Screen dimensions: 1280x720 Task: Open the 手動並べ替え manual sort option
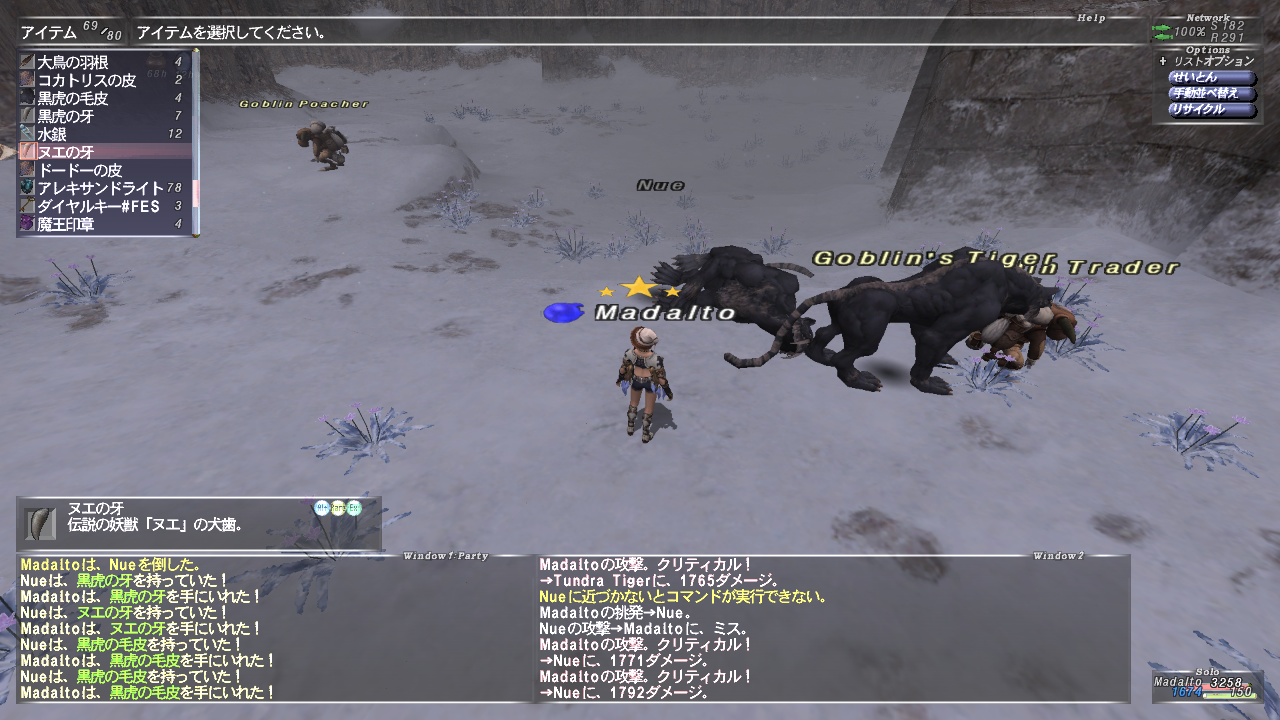(x=1212, y=93)
